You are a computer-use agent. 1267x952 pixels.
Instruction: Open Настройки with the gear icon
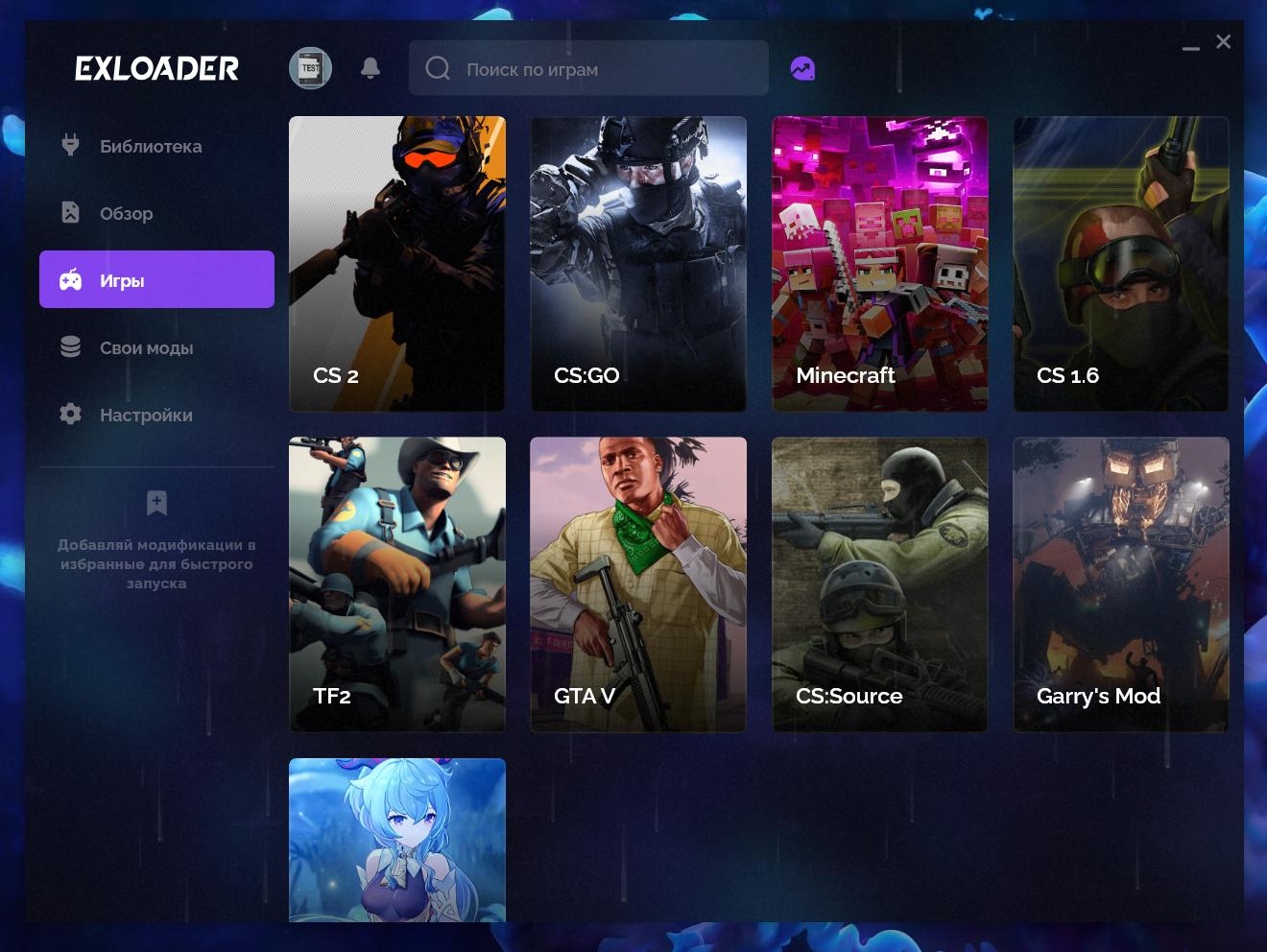[x=70, y=413]
